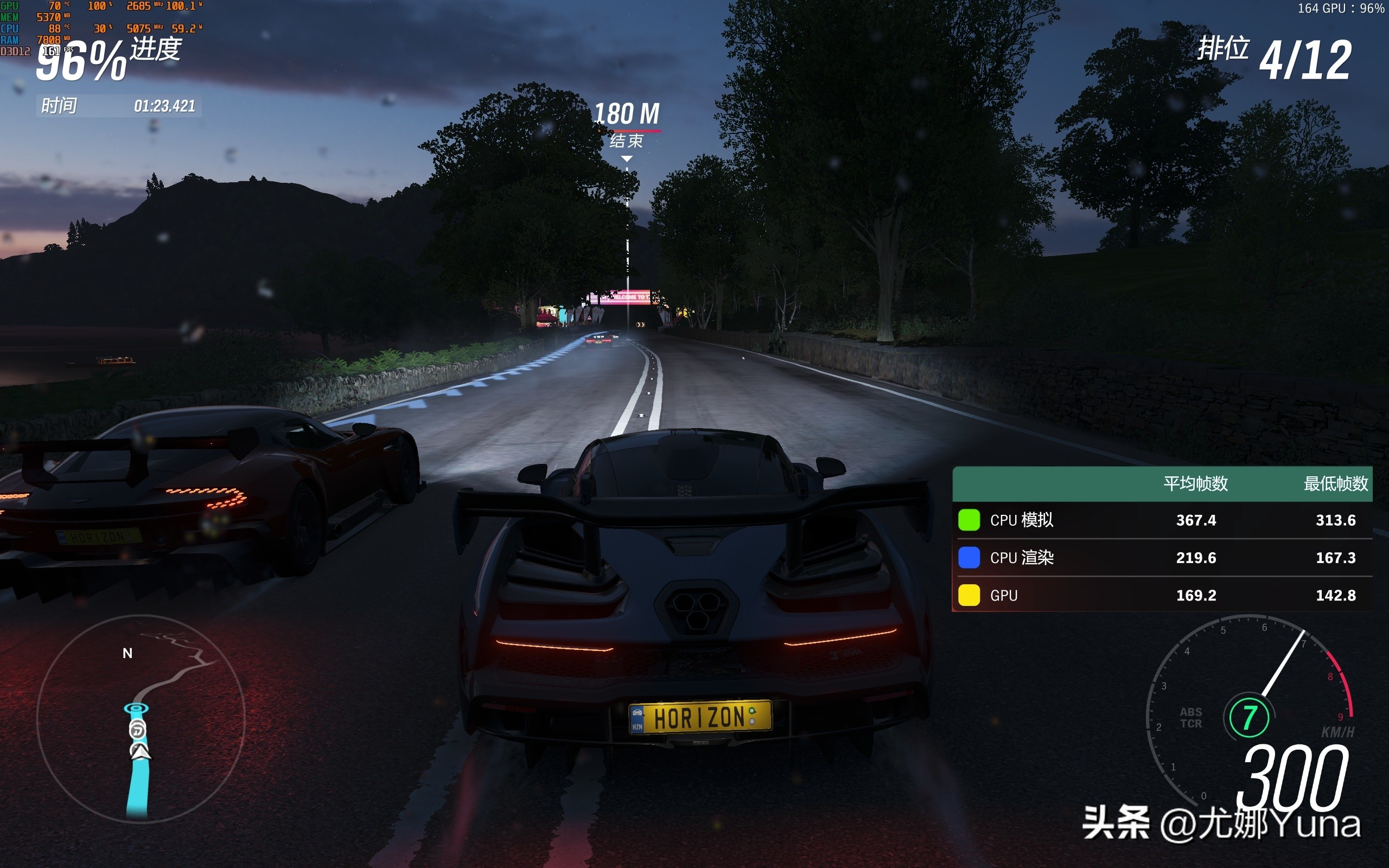This screenshot has width=1389, height=868.
Task: Click the 最低帧数 column header
Action: tap(1336, 484)
